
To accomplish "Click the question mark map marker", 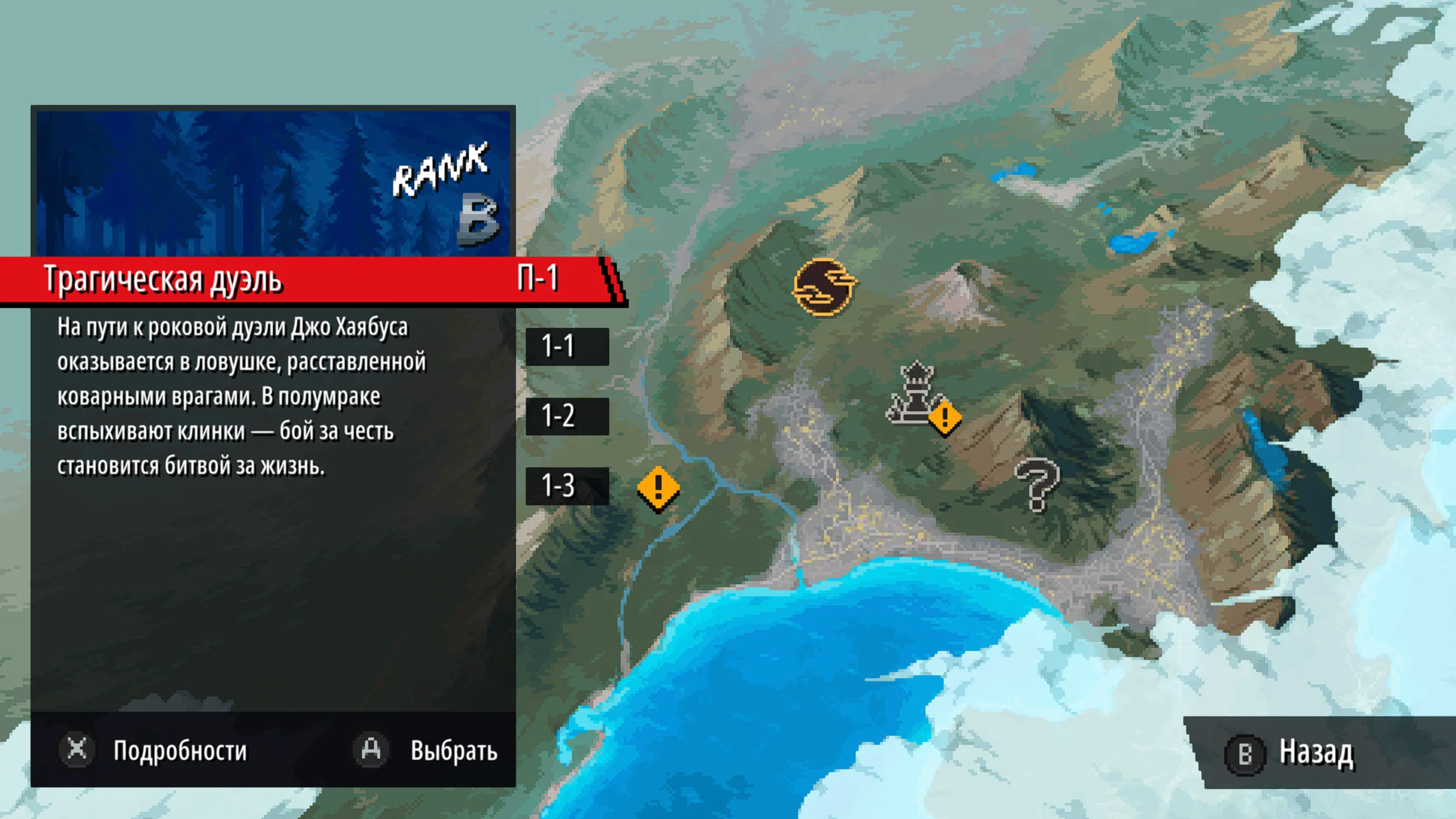I will click(1036, 485).
